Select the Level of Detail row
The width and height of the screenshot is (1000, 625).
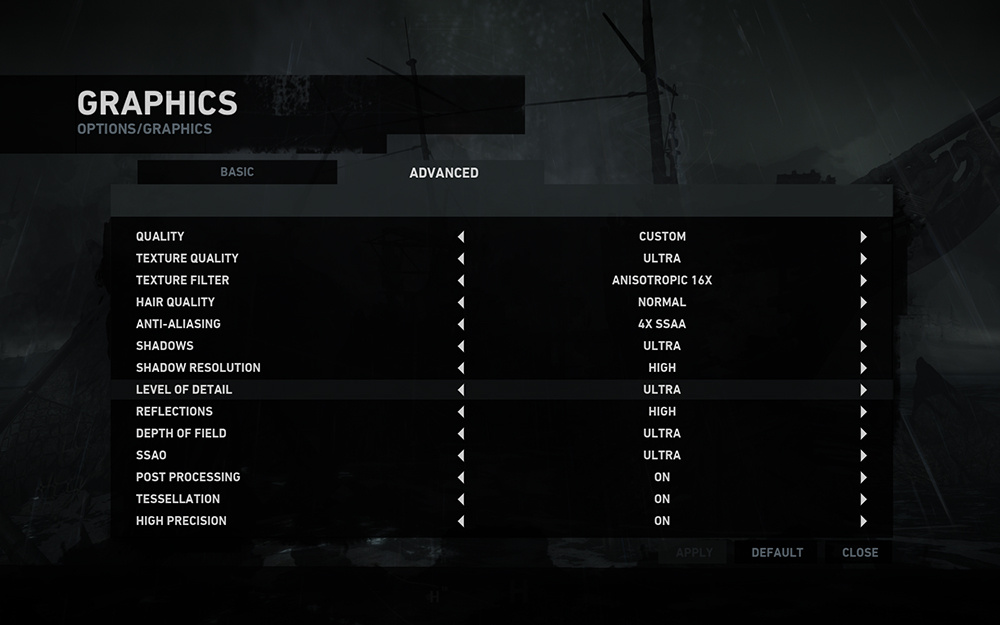184,390
